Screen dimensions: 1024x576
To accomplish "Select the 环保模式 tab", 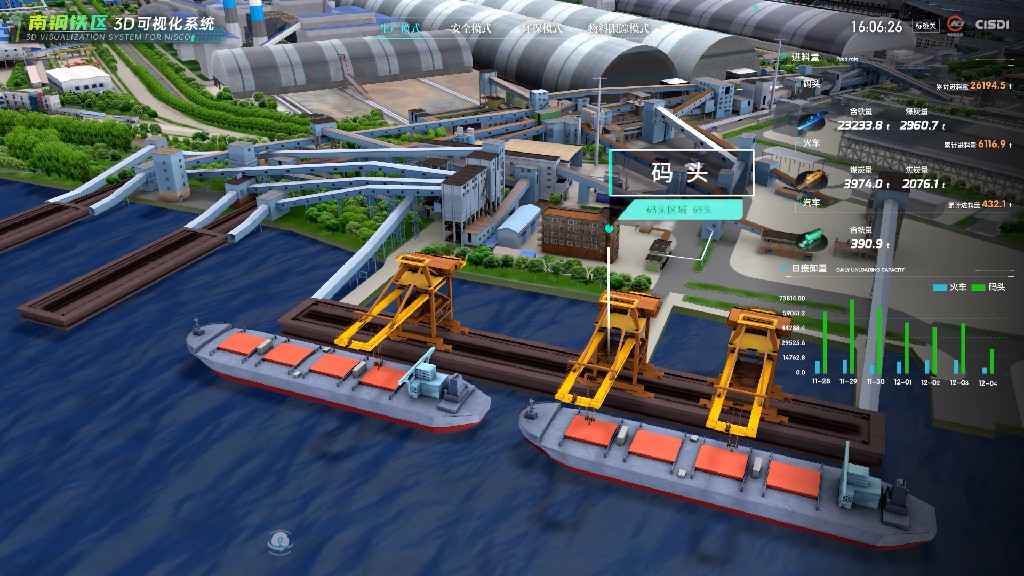I will pyautogui.click(x=541, y=28).
